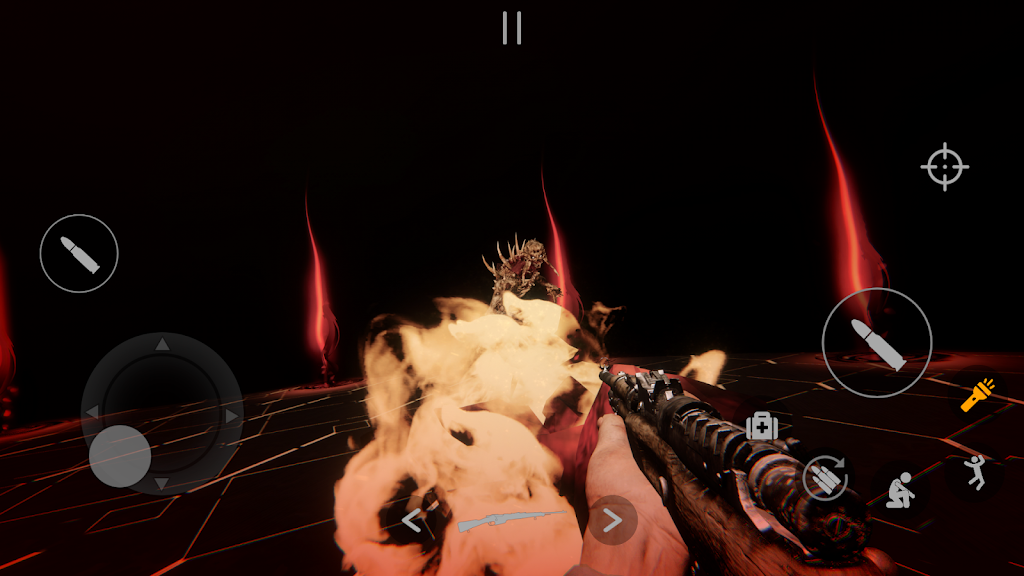Tap the crosshair aim button
This screenshot has width=1024, height=576.
click(x=944, y=167)
